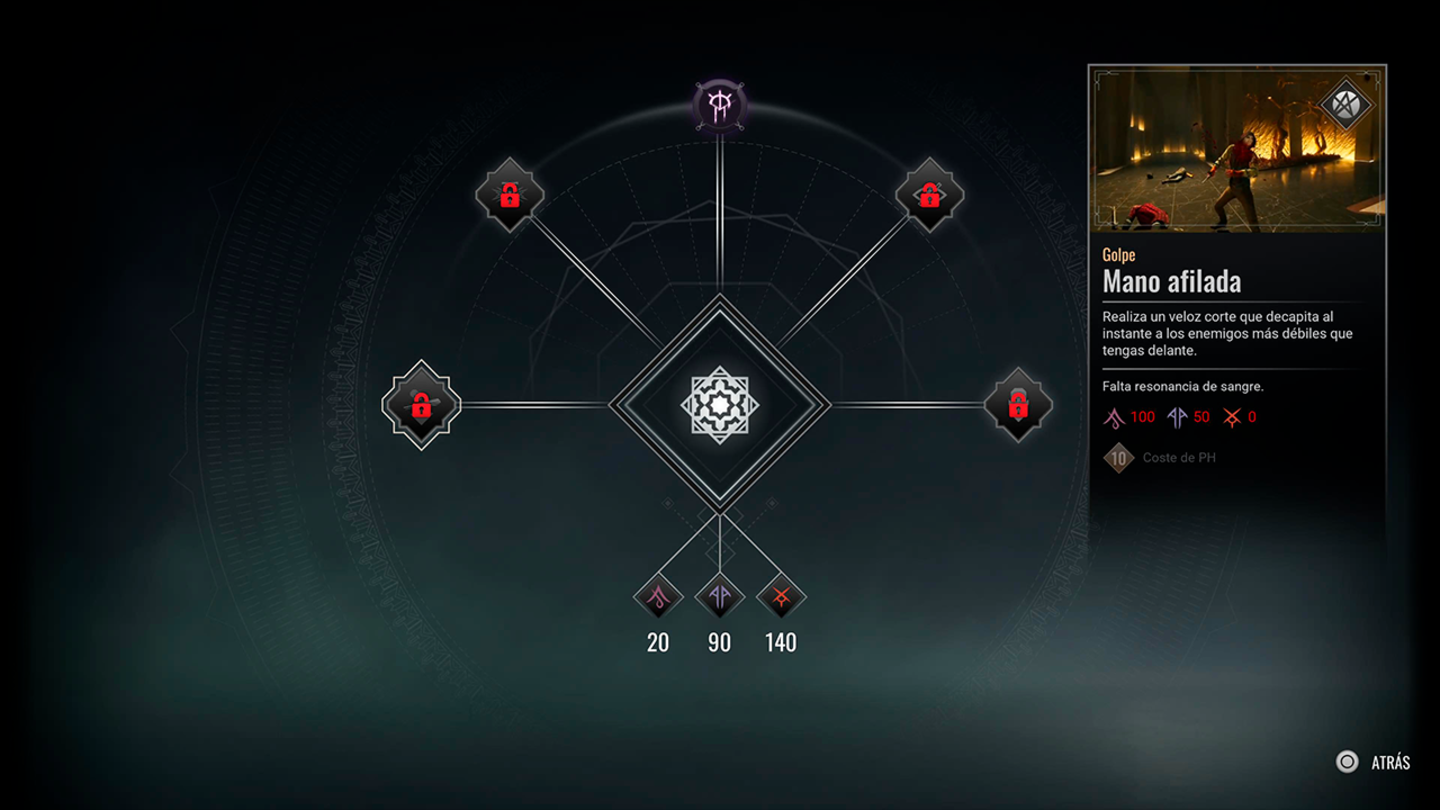The height and width of the screenshot is (810, 1440).
Task: Choose the locked ability node showing an eye
Action: point(929,194)
